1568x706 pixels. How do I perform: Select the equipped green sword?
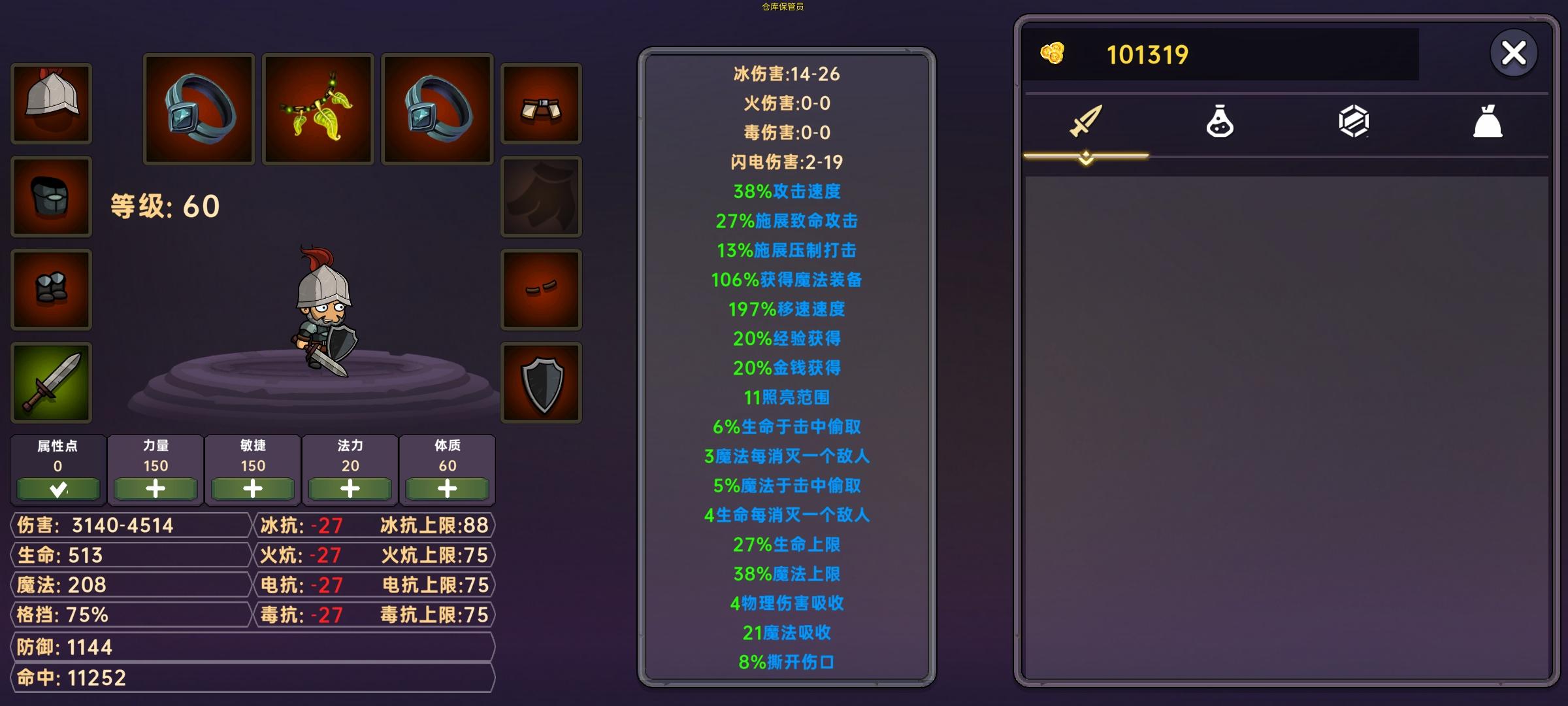50,382
